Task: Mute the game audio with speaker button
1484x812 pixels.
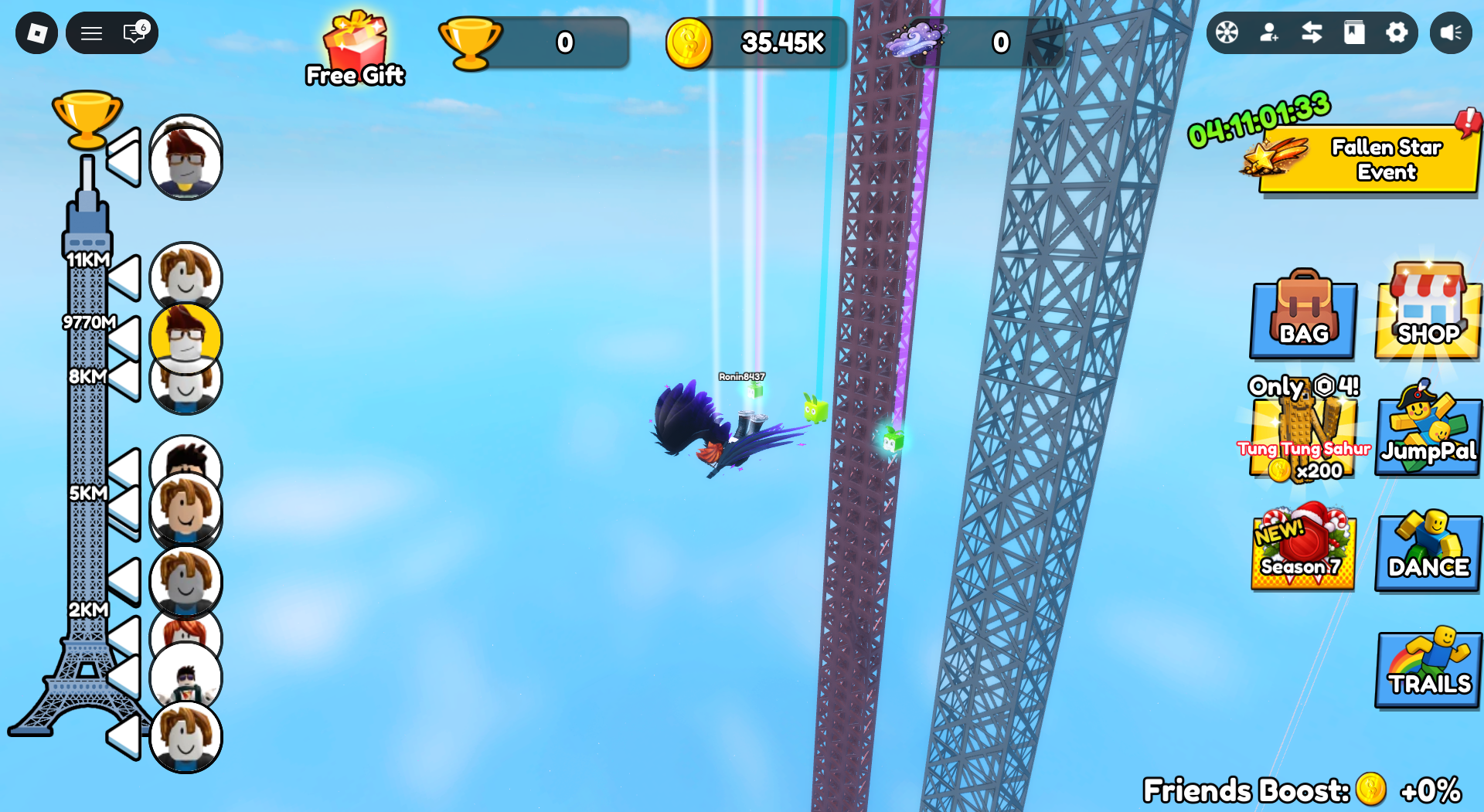Action: click(1452, 33)
